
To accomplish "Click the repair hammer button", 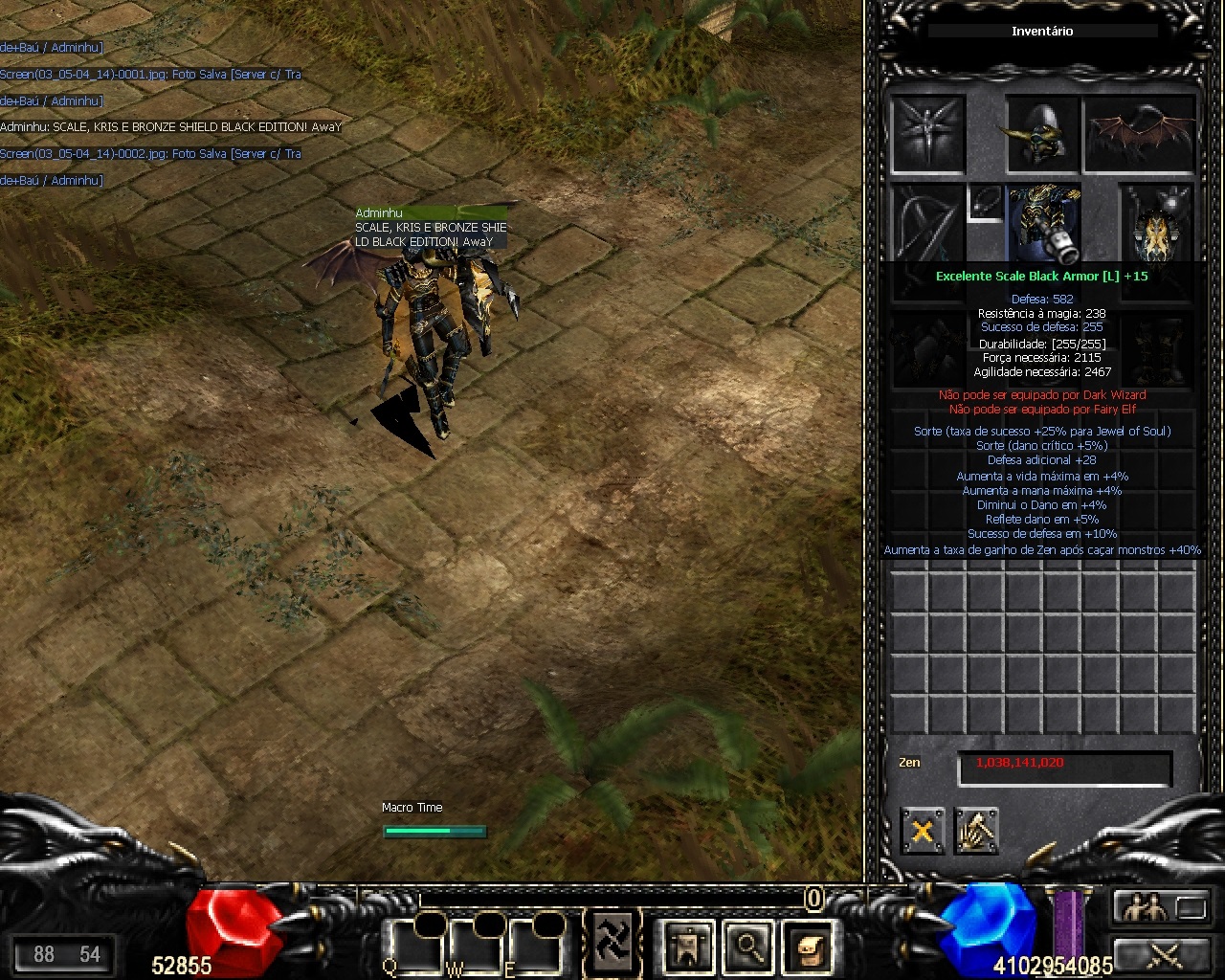I will (975, 831).
